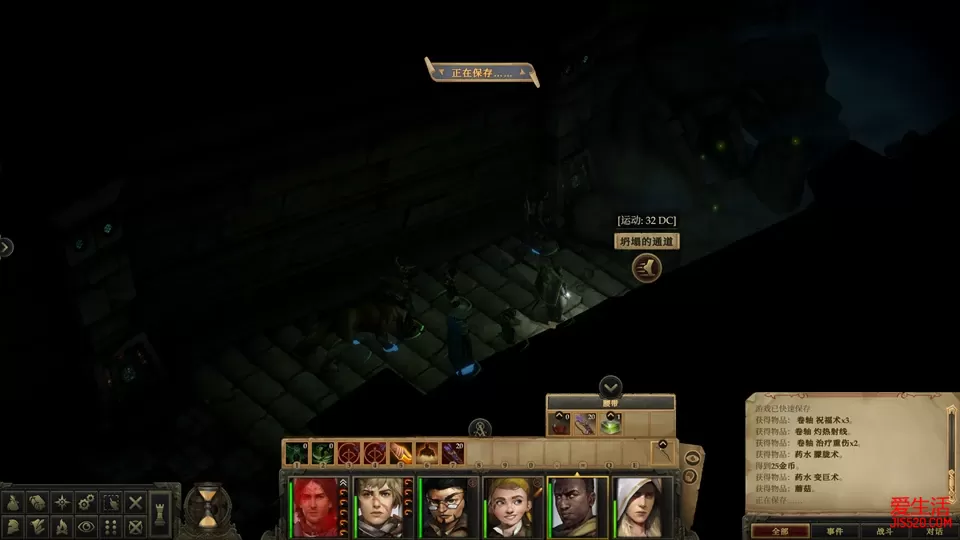Screen dimensions: 960x540
Task: Open the gears settings button
Action: pyautogui.click(x=84, y=501)
